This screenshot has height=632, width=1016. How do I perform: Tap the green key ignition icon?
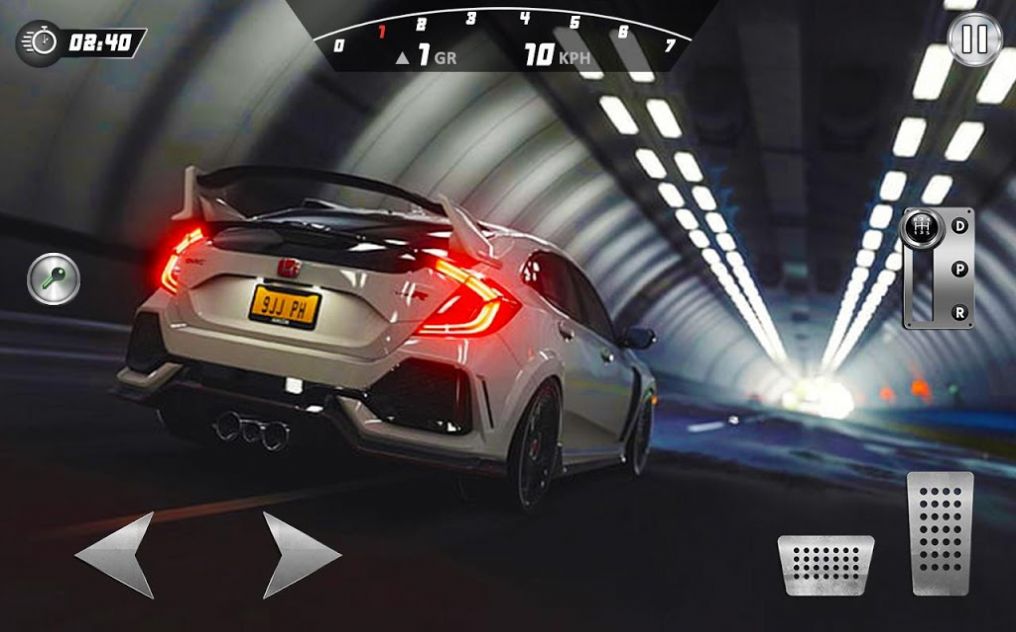53,279
